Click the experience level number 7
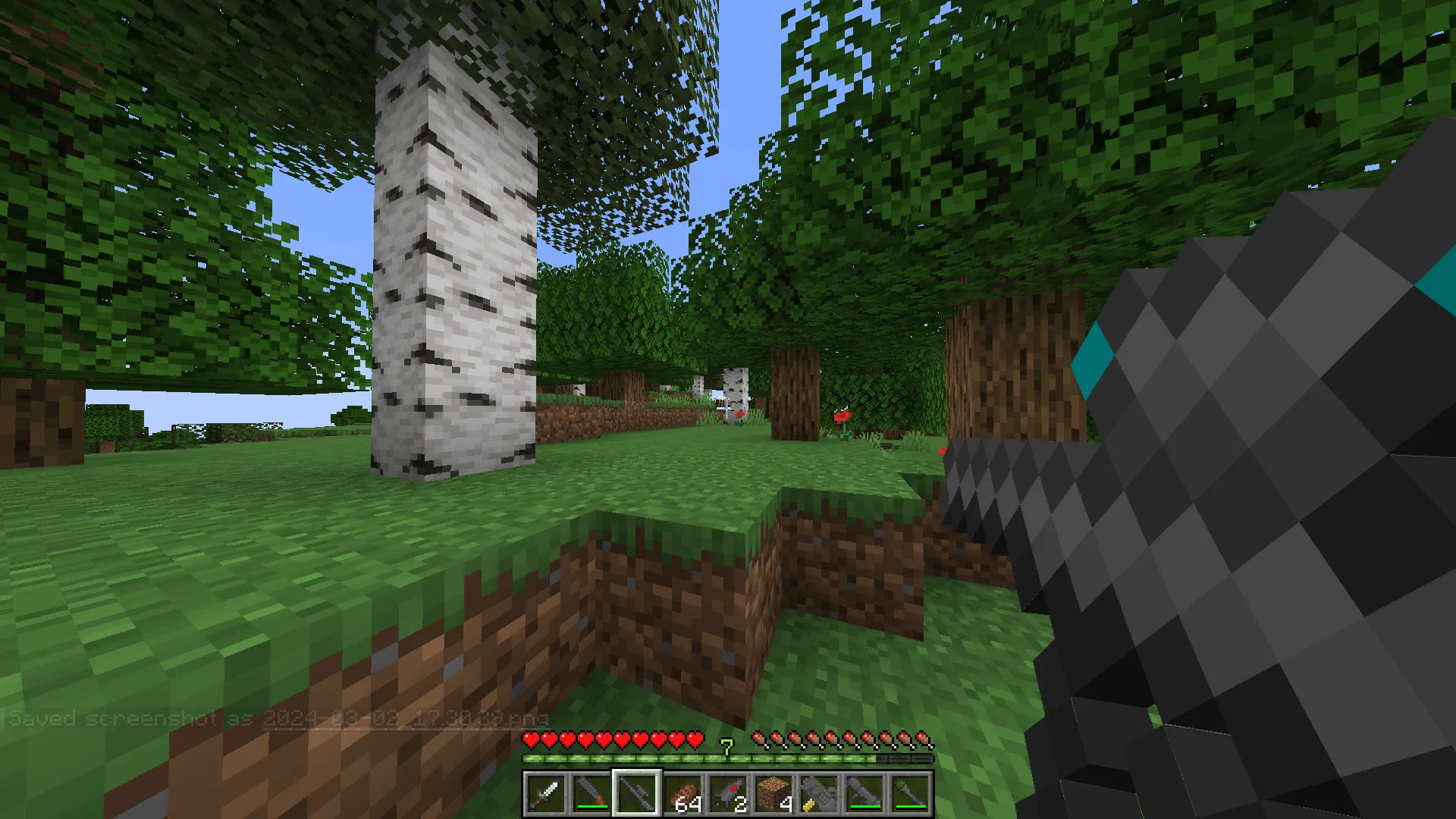This screenshot has height=819, width=1456. (728, 747)
